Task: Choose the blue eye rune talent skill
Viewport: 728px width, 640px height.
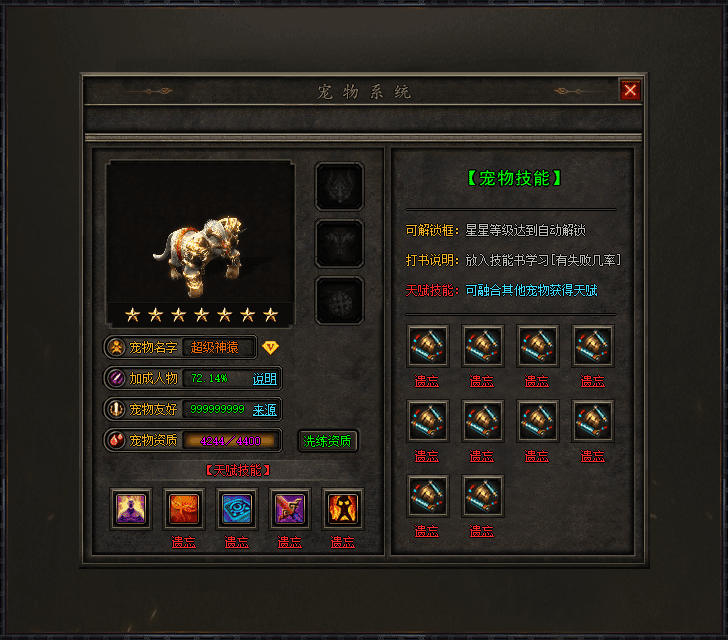Action: tap(237, 508)
